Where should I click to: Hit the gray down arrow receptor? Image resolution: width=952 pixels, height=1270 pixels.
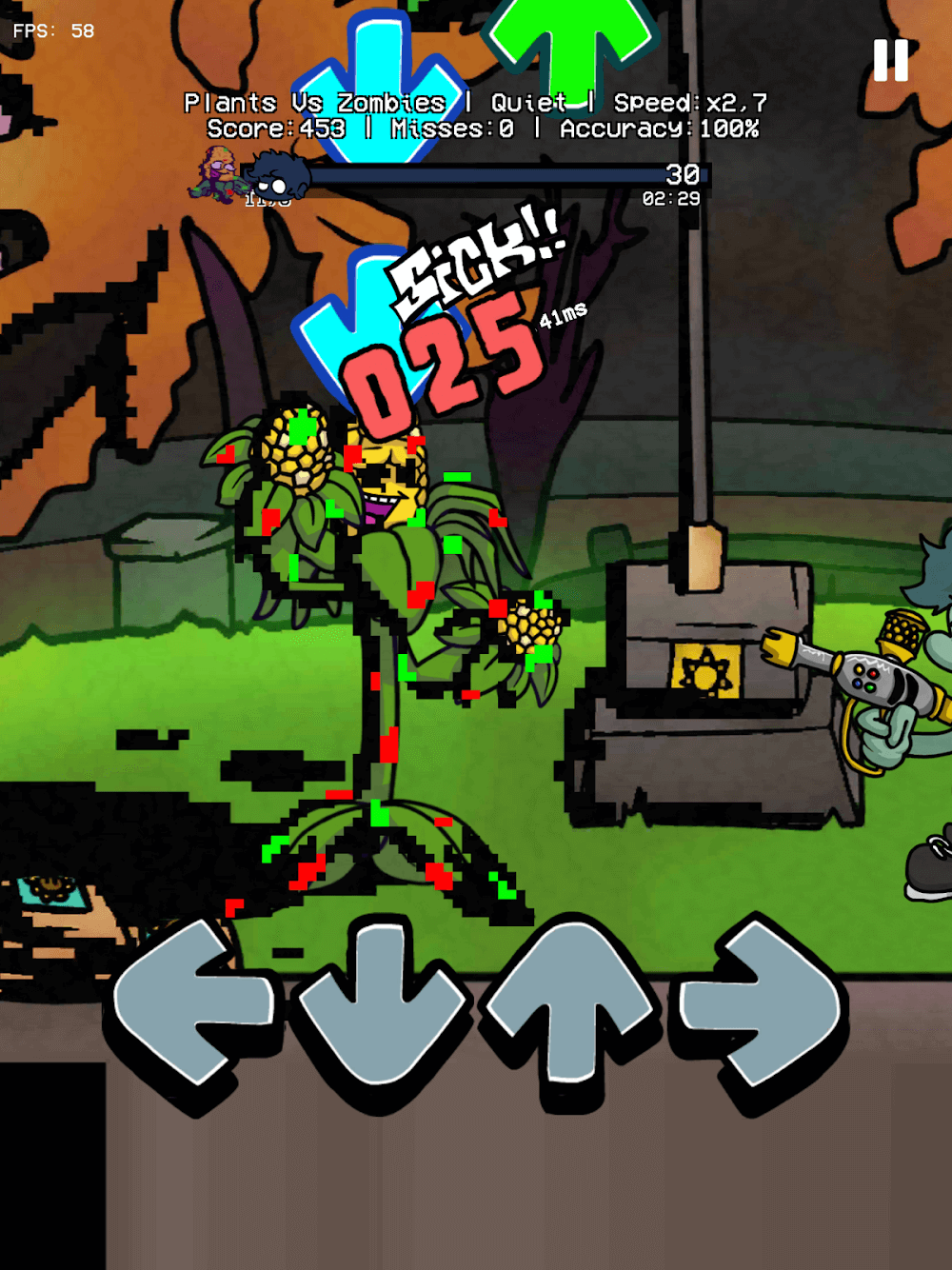[x=384, y=1004]
